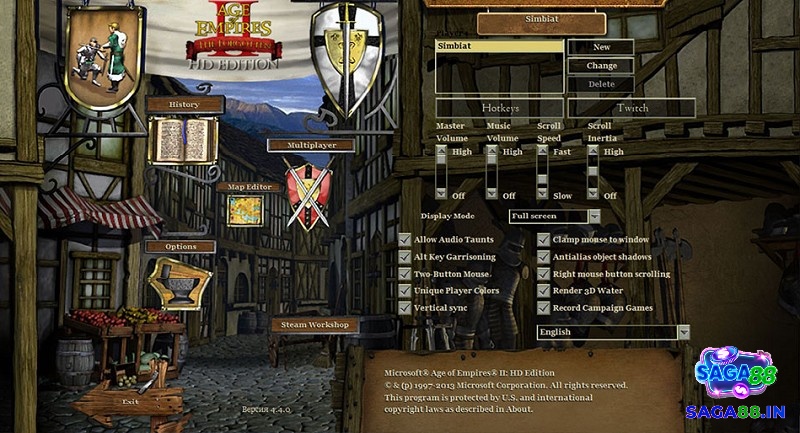The image size is (800, 433).
Task: Toggle Vertical sync checkbox
Action: [x=405, y=308]
